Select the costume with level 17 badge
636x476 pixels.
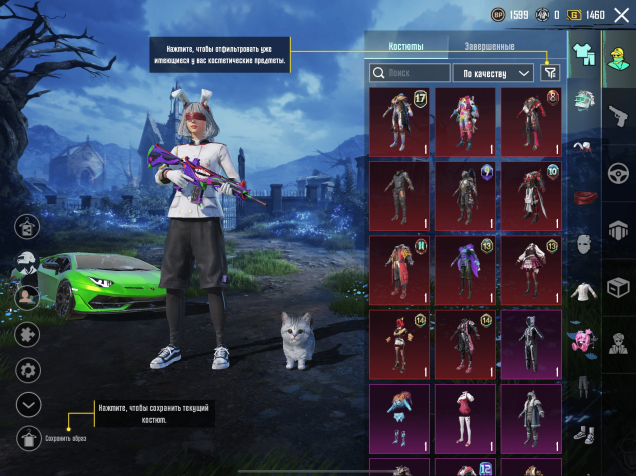click(x=400, y=121)
